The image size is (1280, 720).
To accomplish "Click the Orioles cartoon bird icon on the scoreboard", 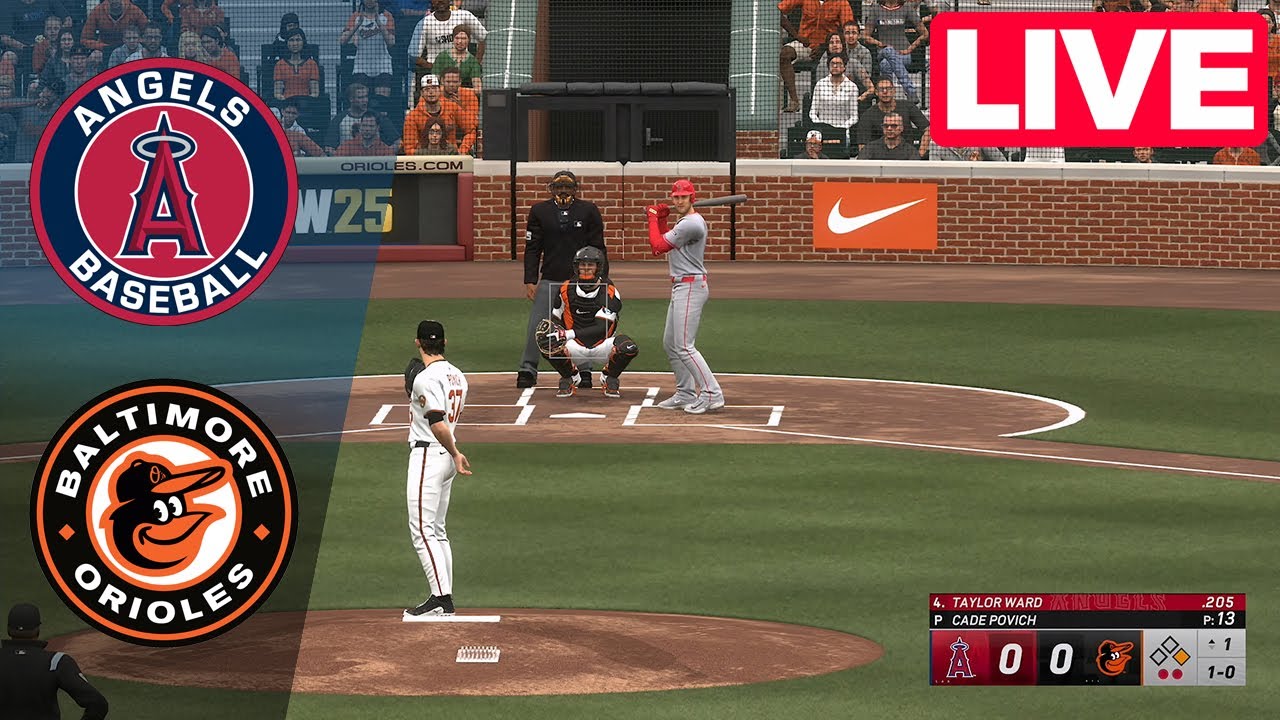I will tap(1114, 657).
